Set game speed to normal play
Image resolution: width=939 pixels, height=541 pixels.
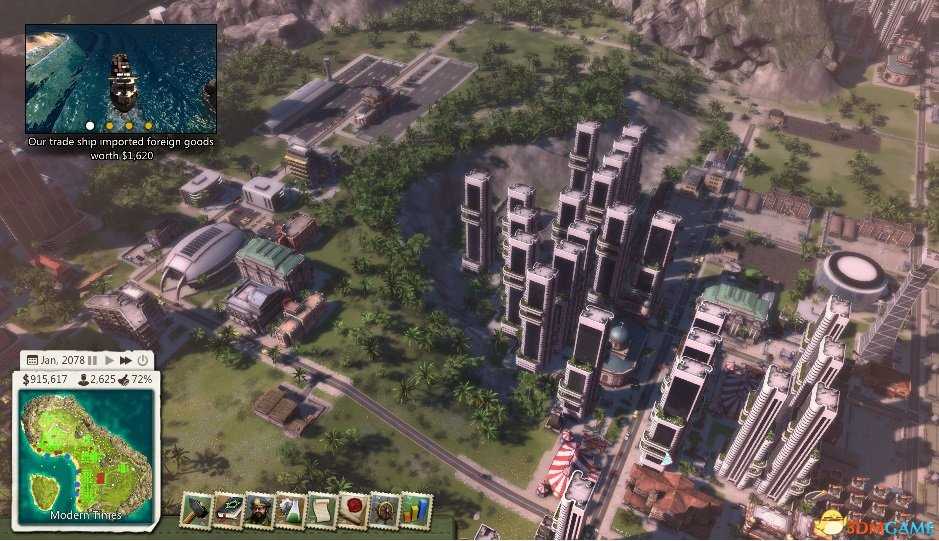tap(109, 360)
